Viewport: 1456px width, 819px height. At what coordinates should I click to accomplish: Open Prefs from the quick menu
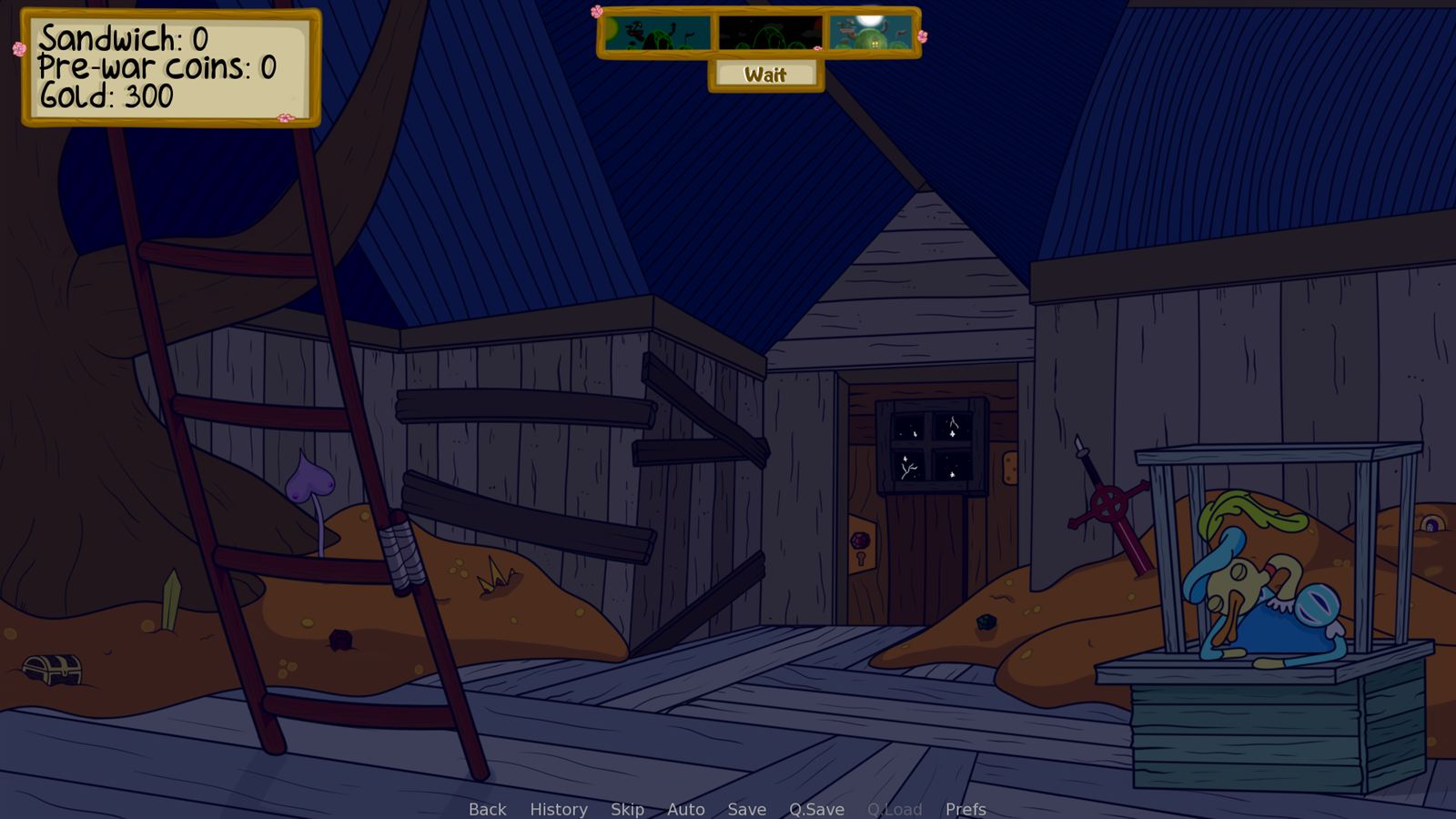point(965,809)
